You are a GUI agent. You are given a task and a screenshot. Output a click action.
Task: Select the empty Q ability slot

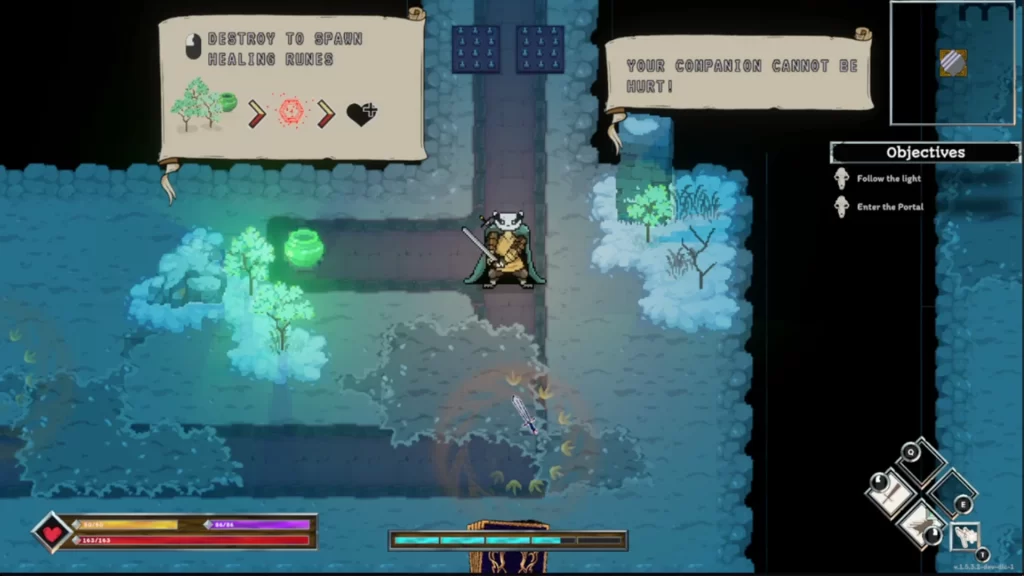pyautogui.click(x=921, y=463)
